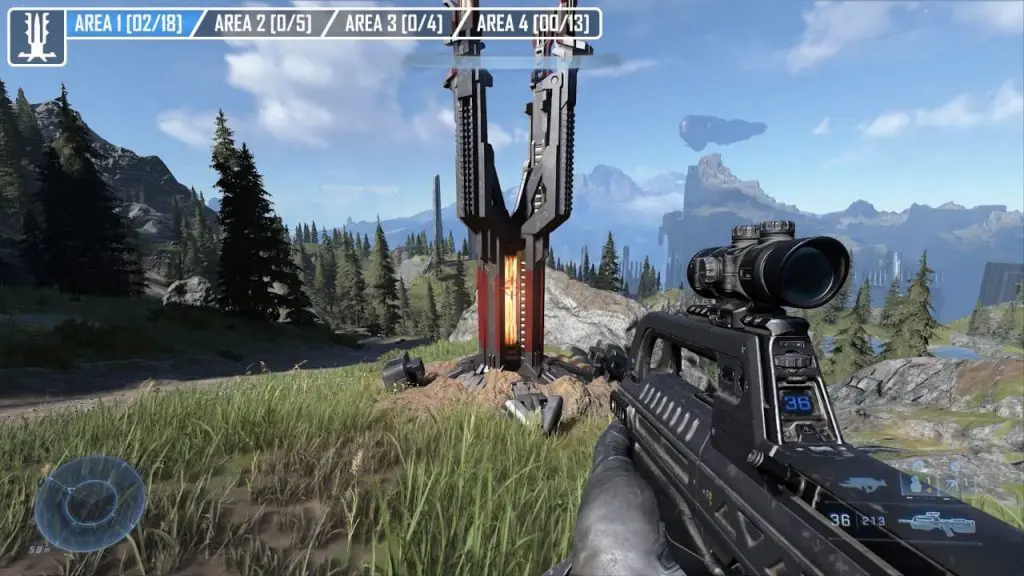Click the tower icon in the overlay
This screenshot has height=576, width=1024.
pos(36,37)
